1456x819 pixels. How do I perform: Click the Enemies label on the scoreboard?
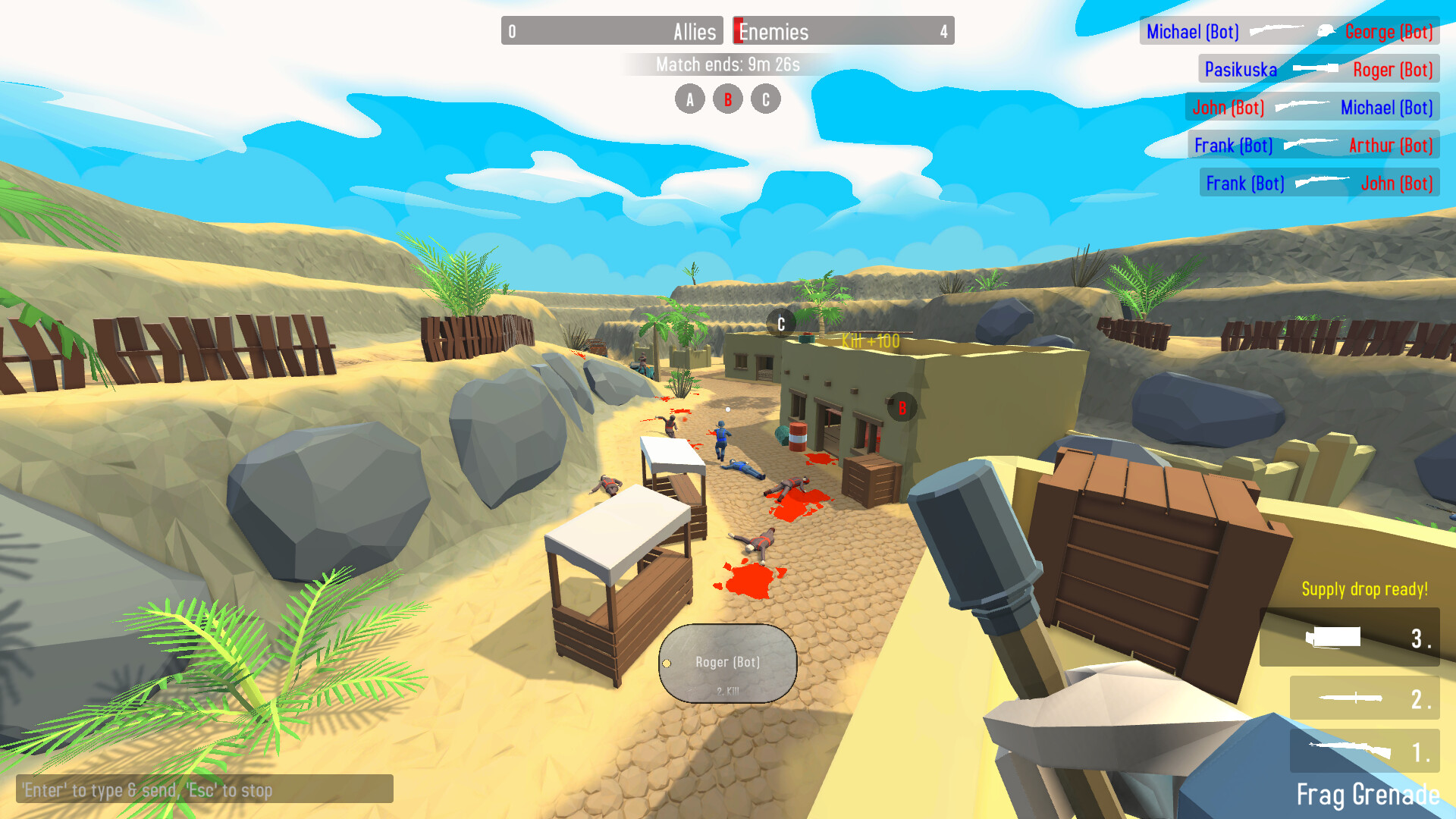point(774,32)
